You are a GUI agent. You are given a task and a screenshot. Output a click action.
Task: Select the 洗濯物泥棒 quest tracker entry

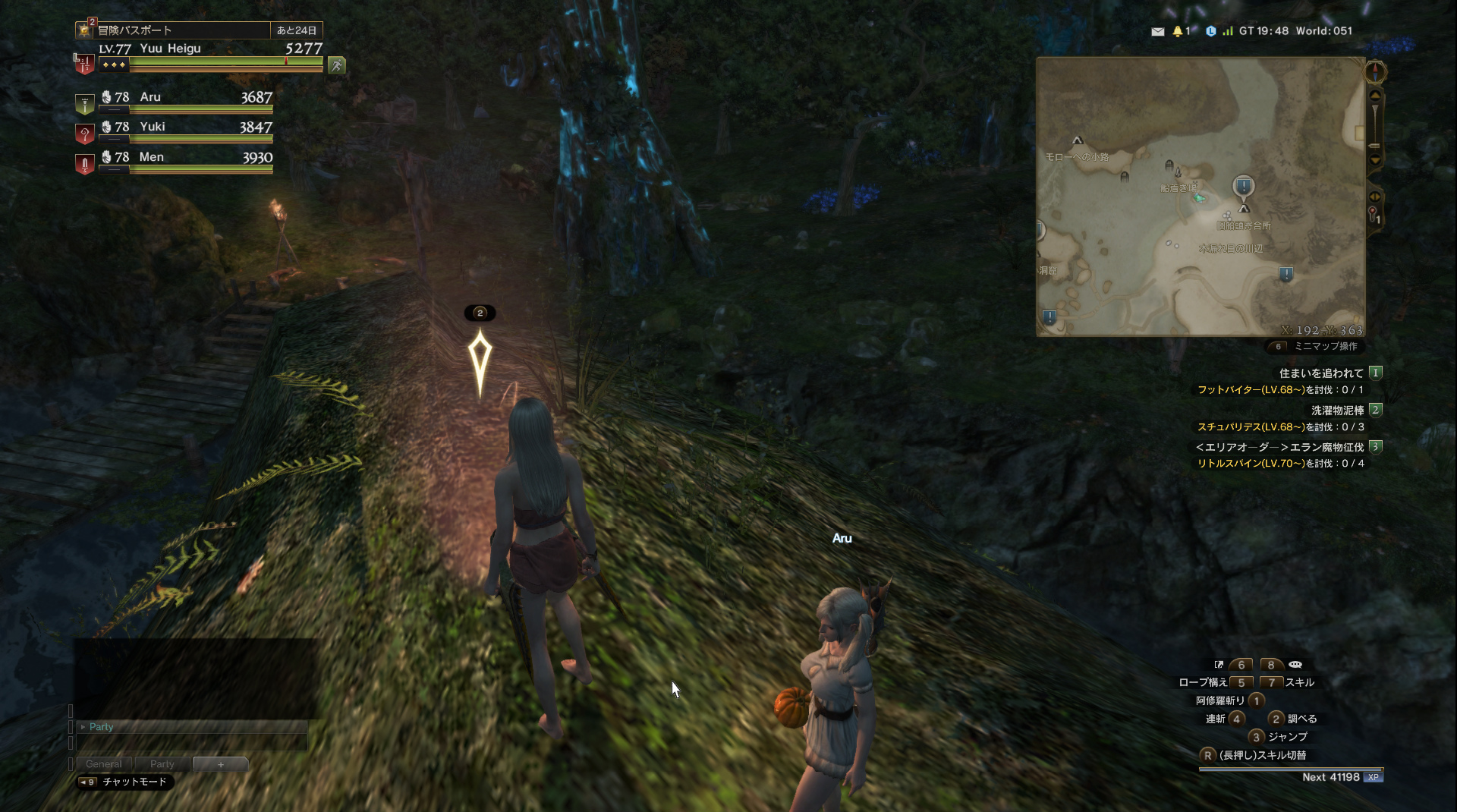tap(1337, 411)
